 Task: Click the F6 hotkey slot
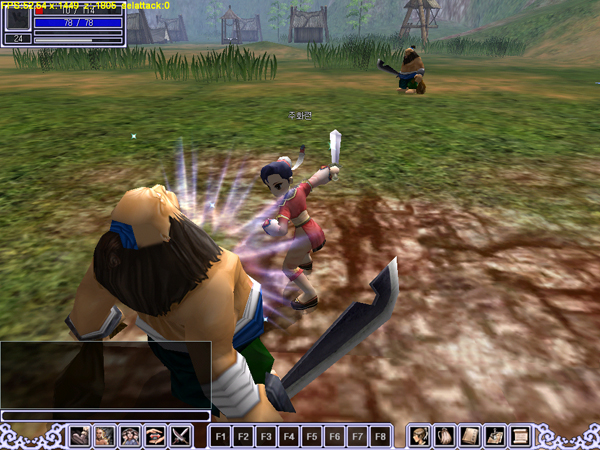click(335, 436)
